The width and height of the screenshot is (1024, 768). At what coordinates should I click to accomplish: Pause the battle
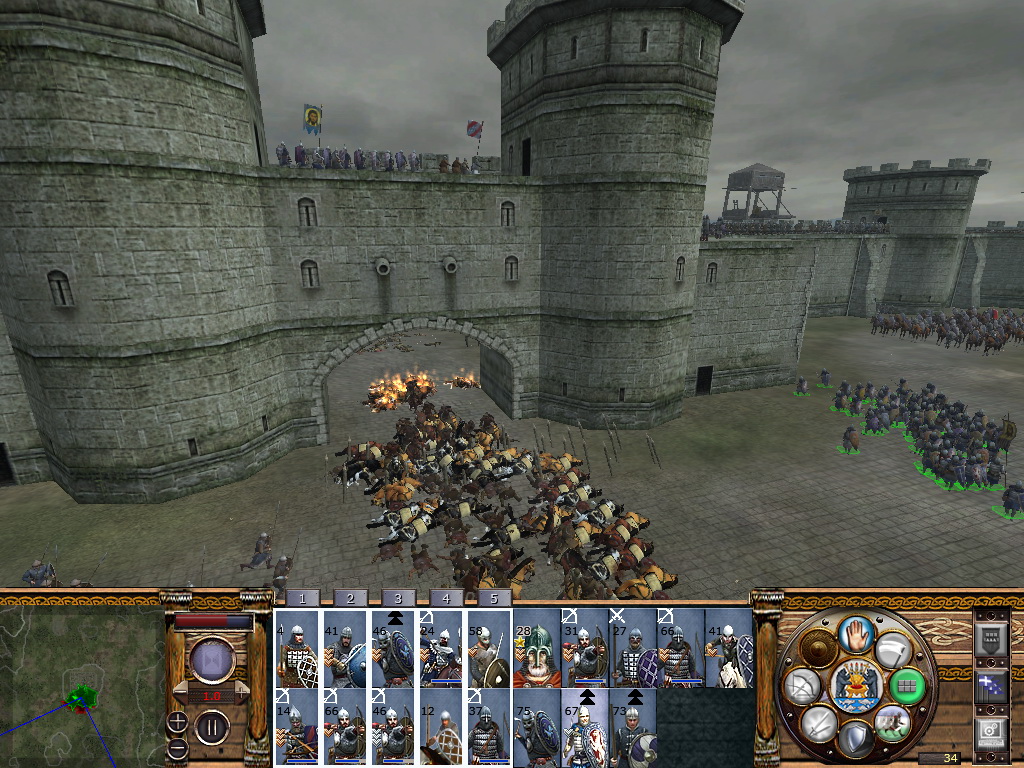(212, 725)
